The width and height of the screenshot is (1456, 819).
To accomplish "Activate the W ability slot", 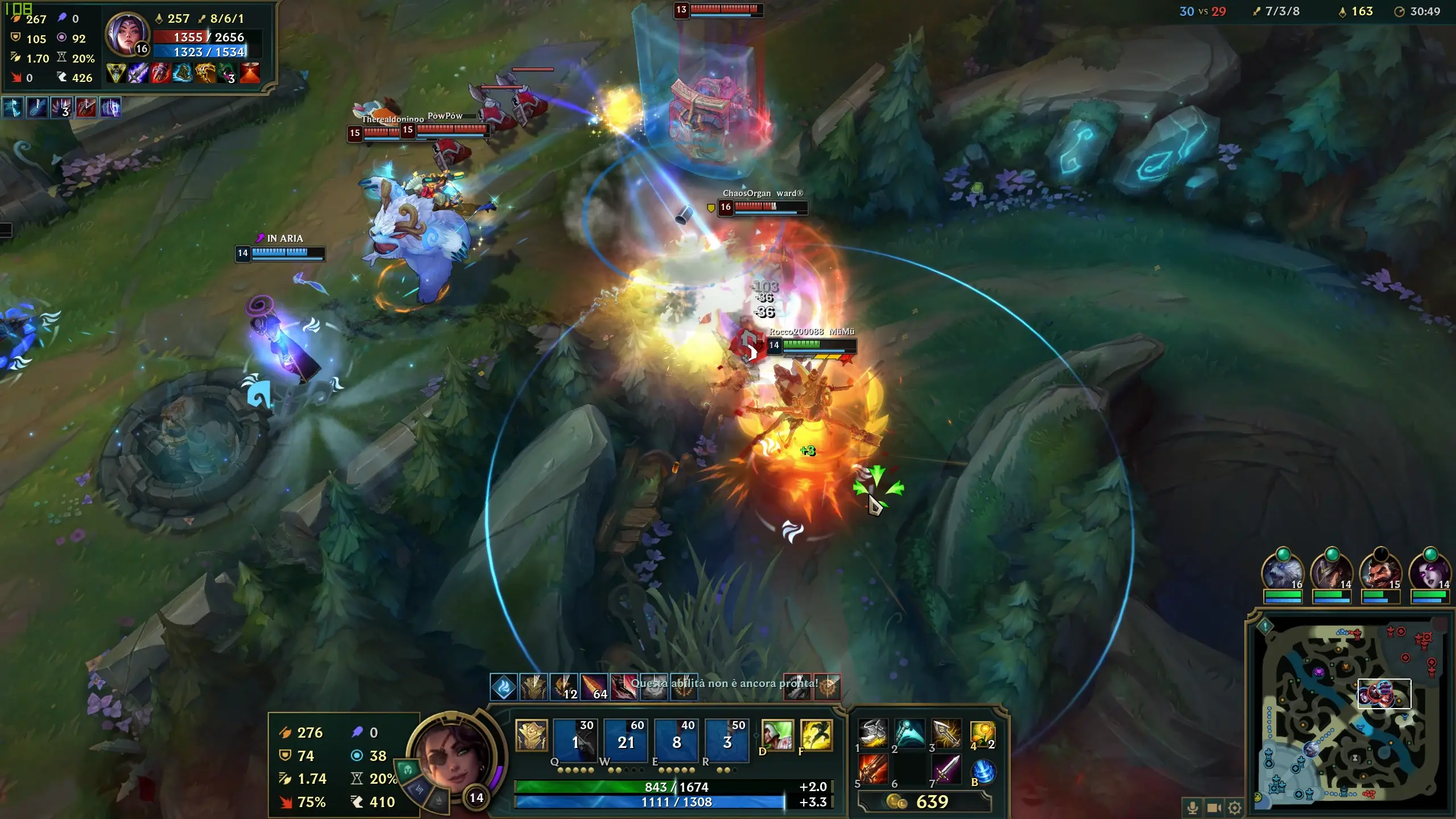I will 625,741.
